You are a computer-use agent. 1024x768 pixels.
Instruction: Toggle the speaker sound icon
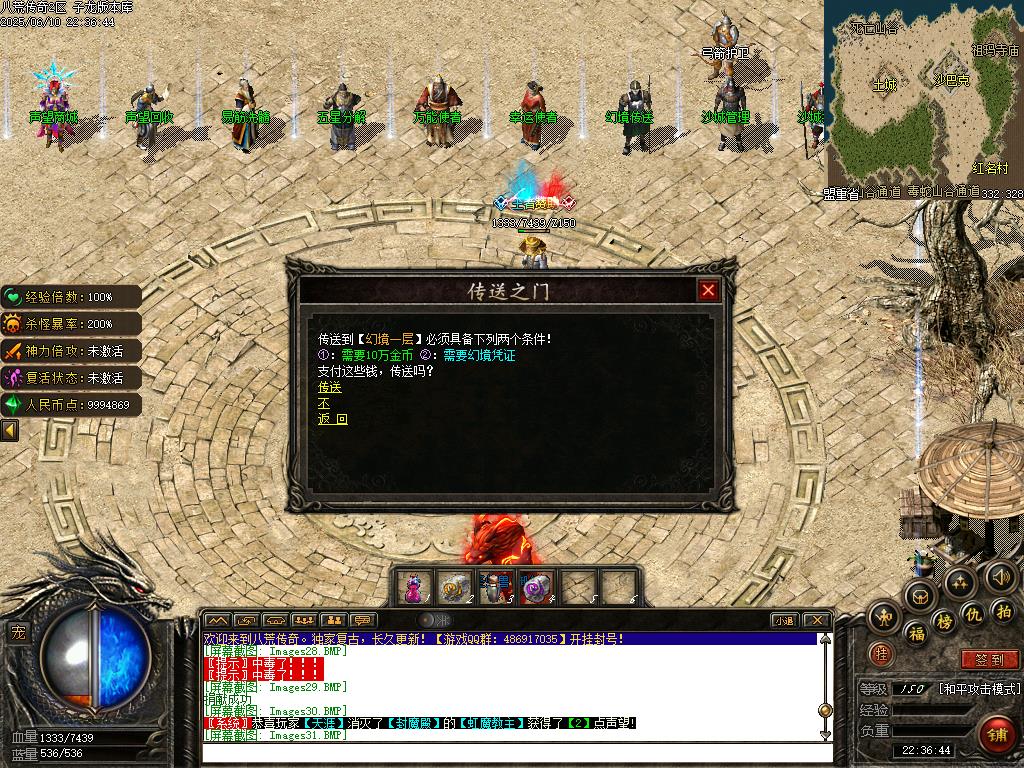click(1001, 576)
